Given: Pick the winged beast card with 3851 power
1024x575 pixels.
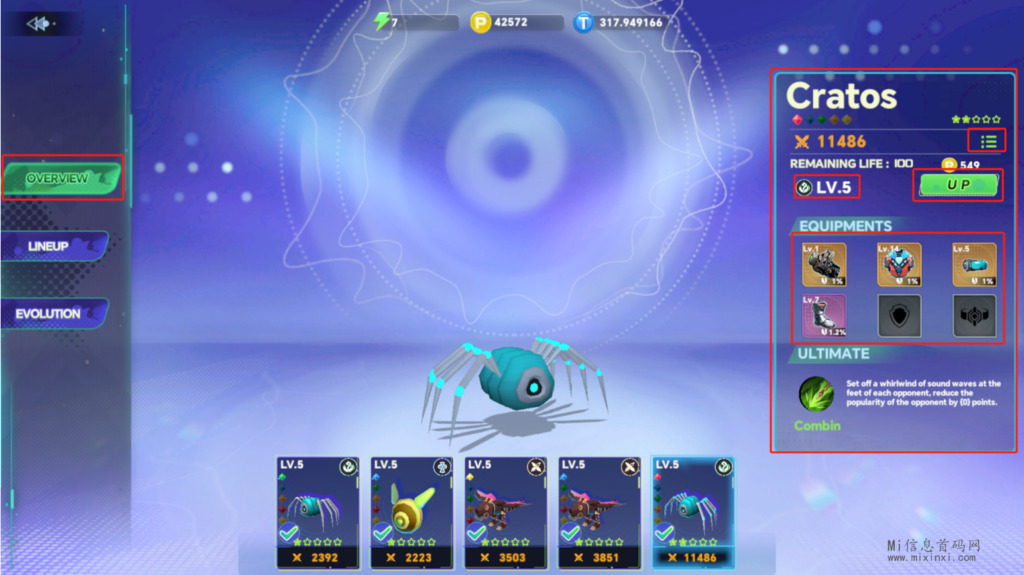Looking at the screenshot, I should tap(598, 510).
